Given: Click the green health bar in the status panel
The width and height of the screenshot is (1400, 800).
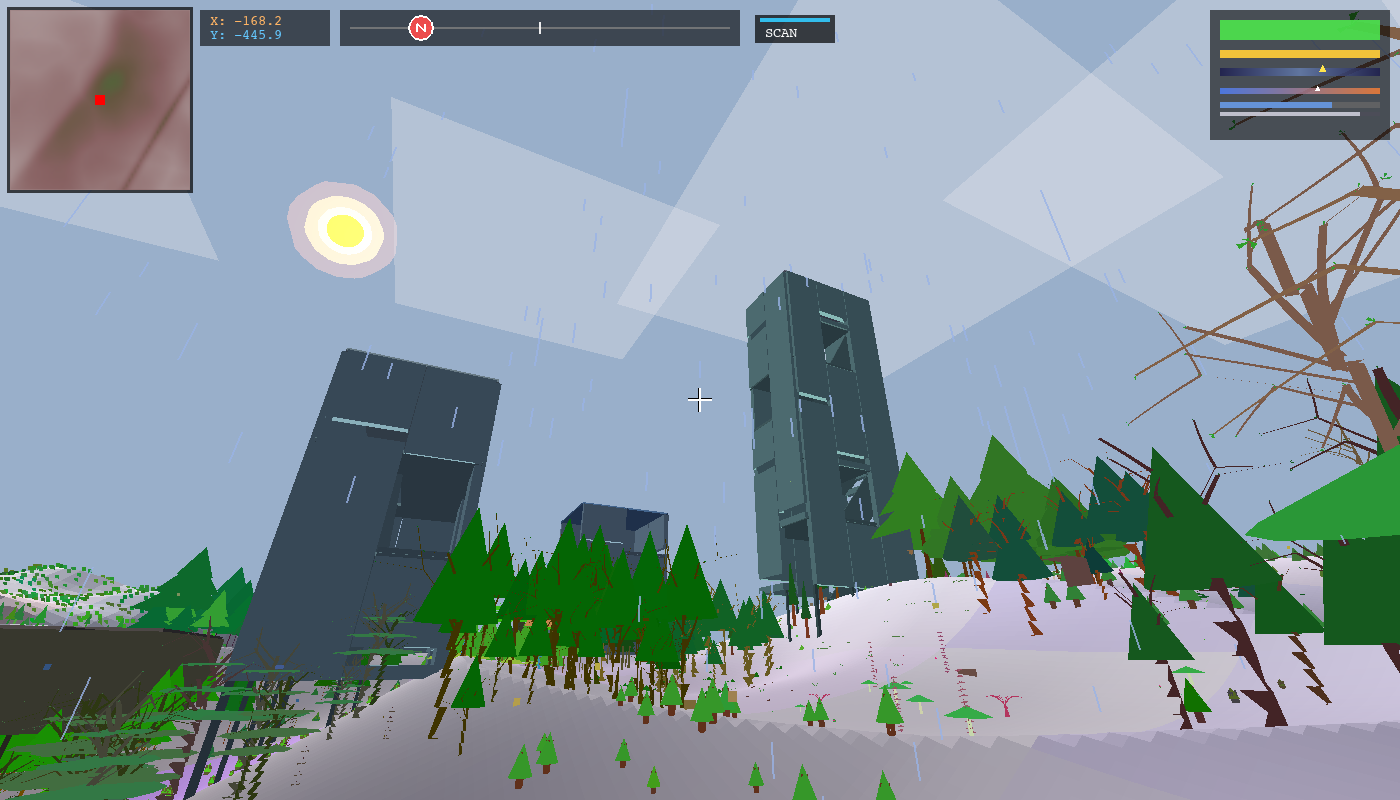Looking at the screenshot, I should coord(1295,30).
